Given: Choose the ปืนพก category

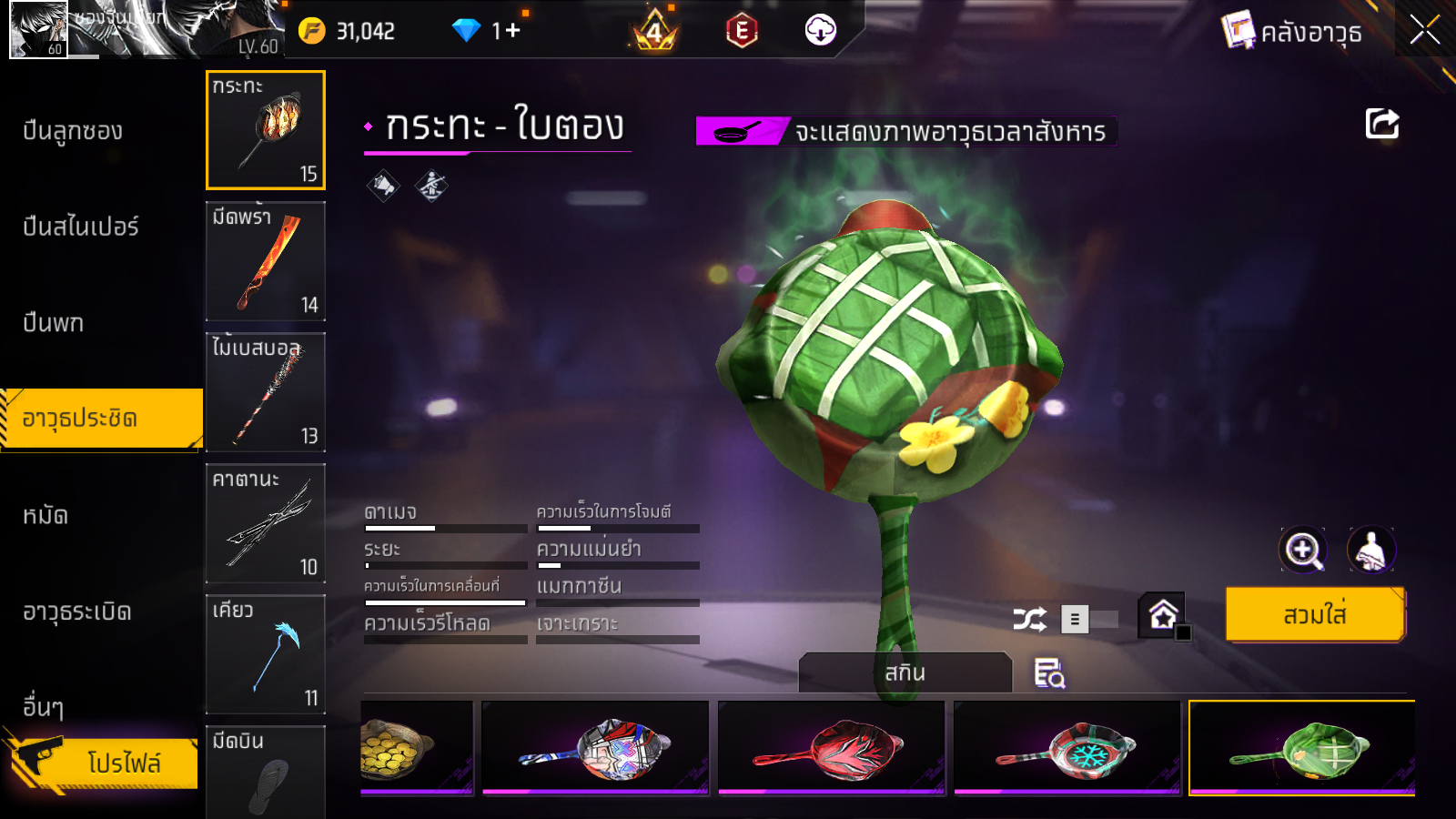Looking at the screenshot, I should 53,323.
